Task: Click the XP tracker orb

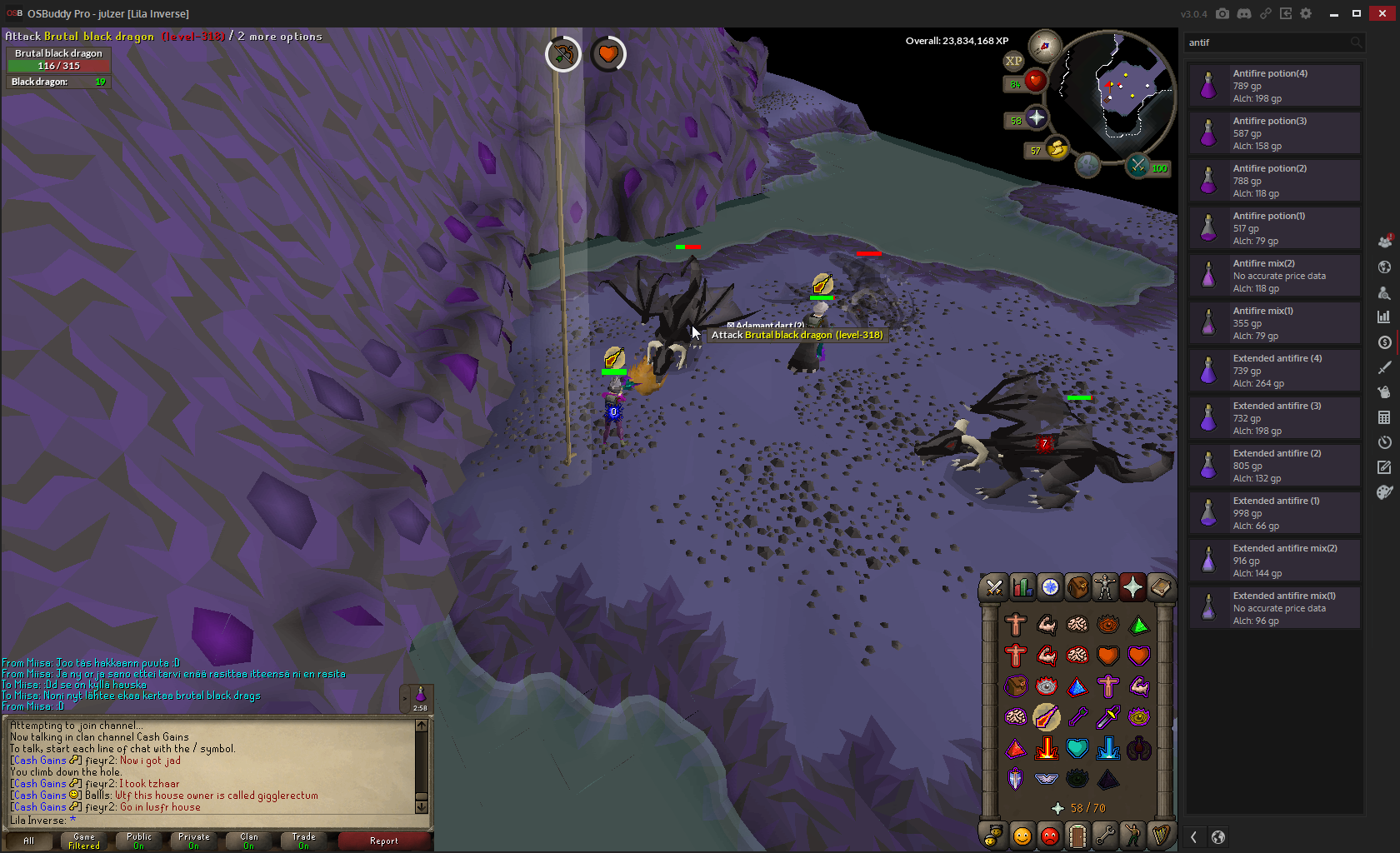Action: click(x=1013, y=61)
